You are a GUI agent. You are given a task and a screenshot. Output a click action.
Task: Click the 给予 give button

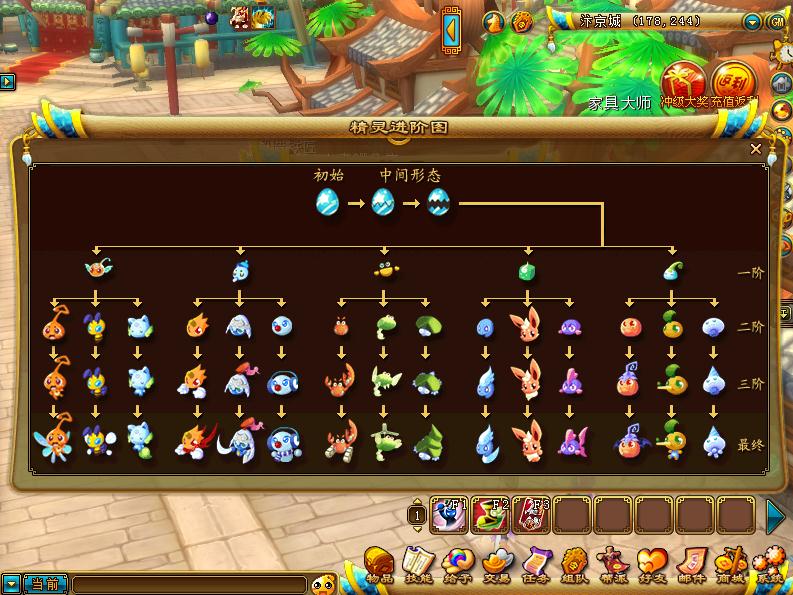point(457,563)
